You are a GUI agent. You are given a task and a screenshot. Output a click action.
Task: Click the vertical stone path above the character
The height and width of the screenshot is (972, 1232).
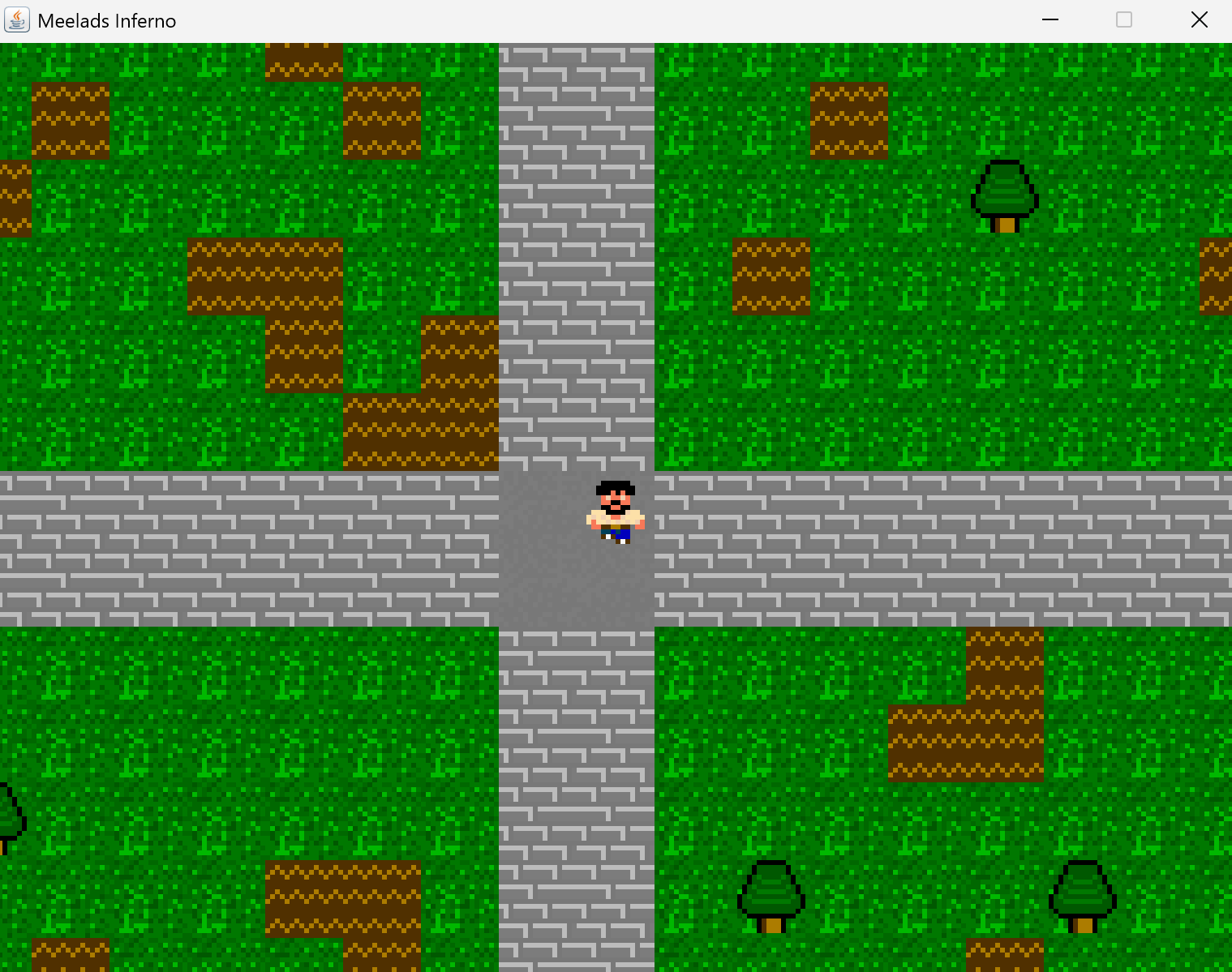(576, 243)
